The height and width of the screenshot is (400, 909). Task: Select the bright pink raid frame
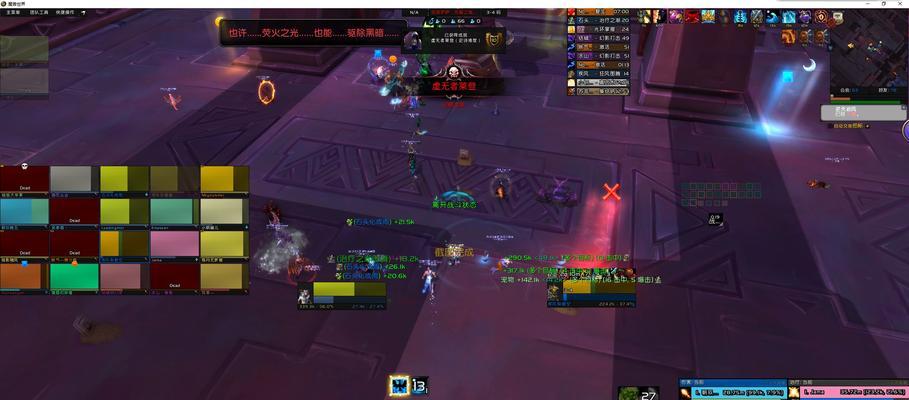click(x=174, y=244)
